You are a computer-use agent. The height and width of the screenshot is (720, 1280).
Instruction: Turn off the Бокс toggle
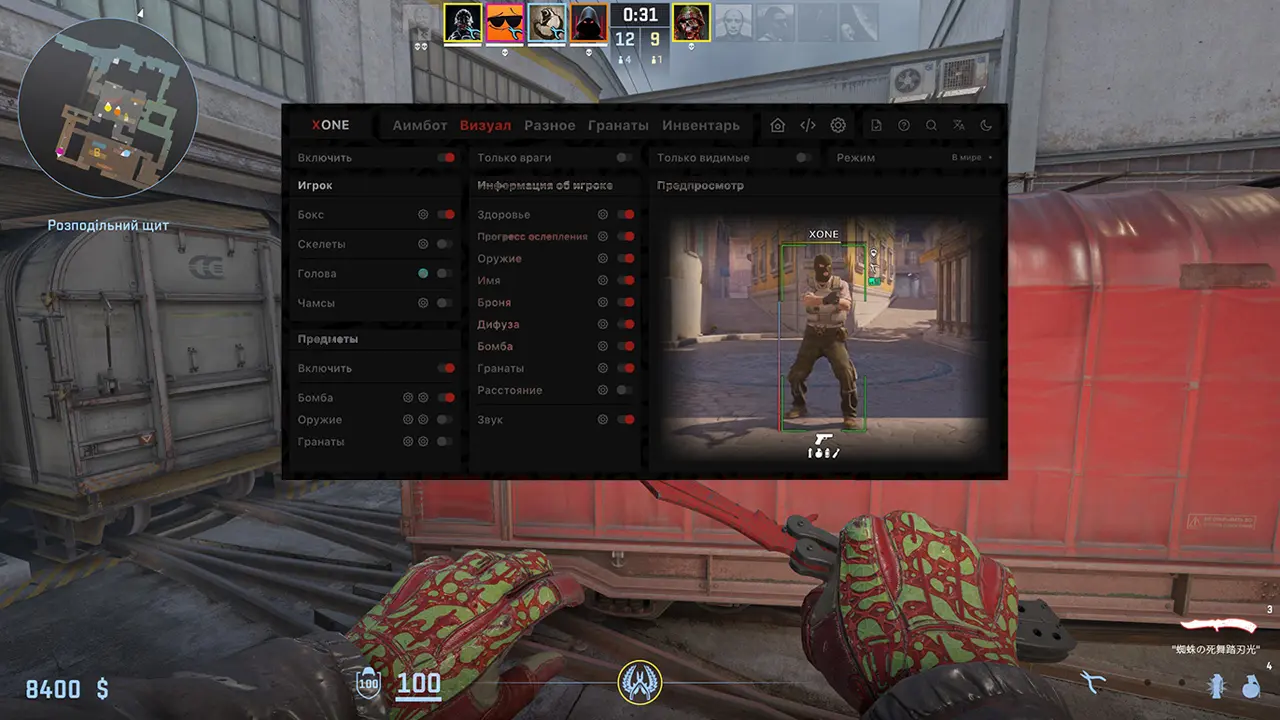[x=445, y=214]
